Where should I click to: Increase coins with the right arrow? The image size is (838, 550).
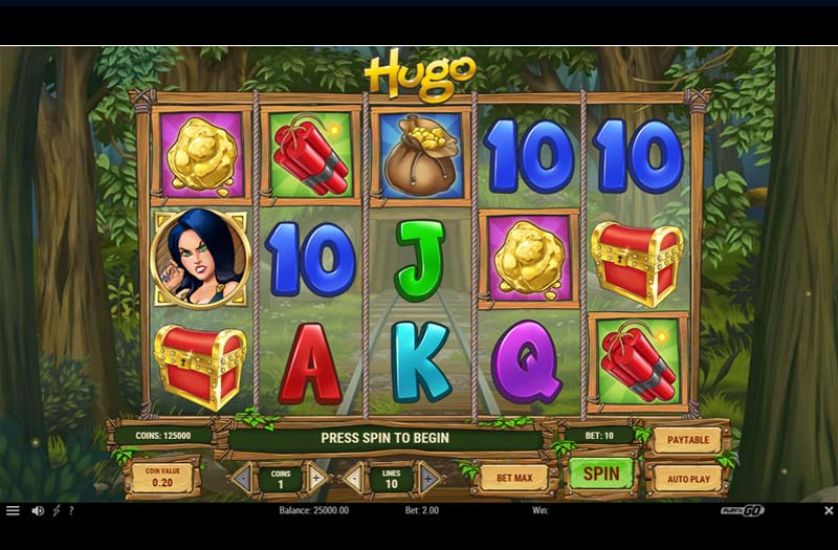317,478
